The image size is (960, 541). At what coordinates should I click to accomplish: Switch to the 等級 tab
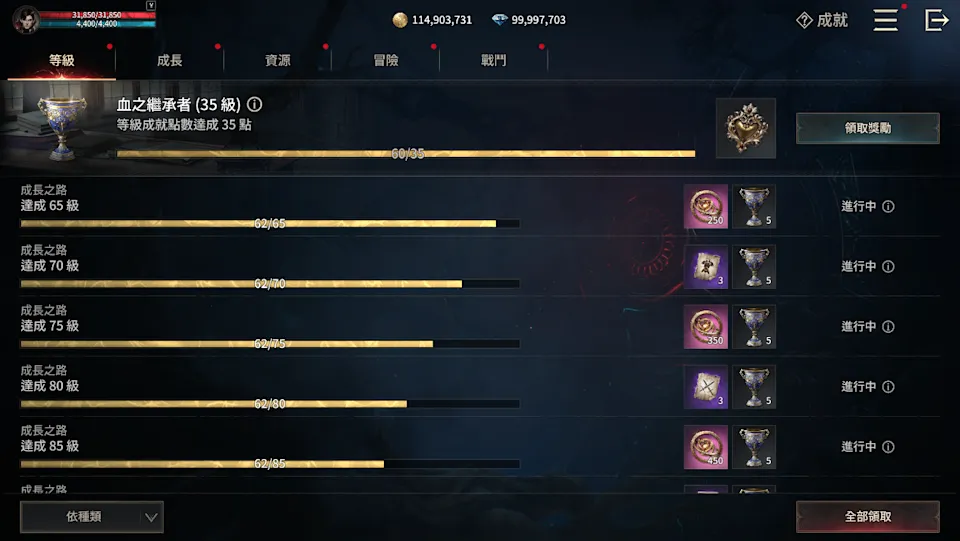point(62,60)
